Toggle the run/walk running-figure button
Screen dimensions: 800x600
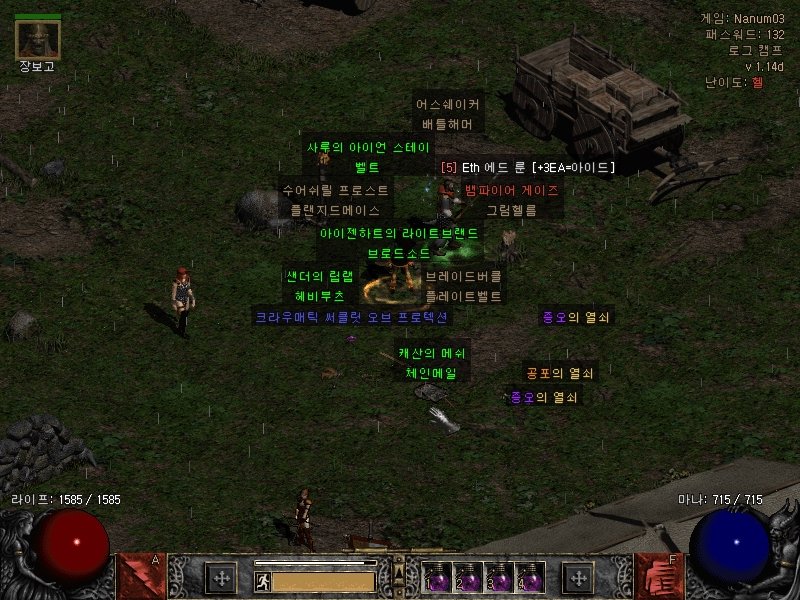263,581
